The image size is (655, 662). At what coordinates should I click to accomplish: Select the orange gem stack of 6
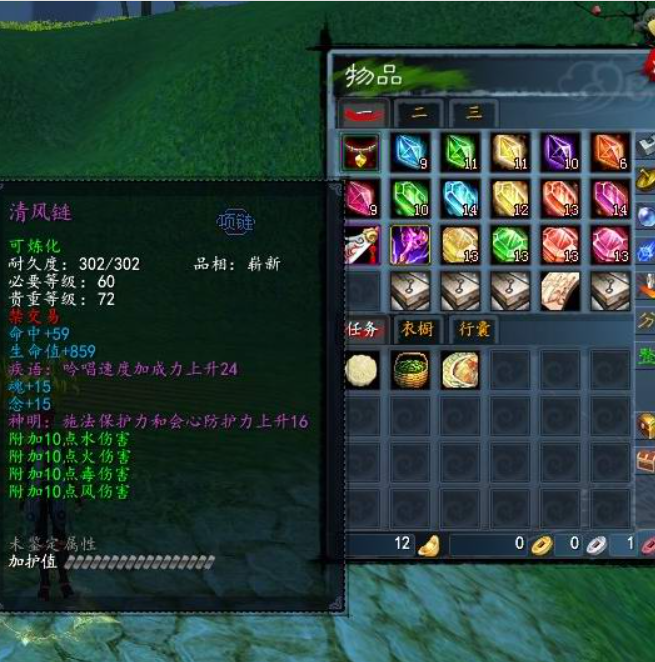[610, 151]
